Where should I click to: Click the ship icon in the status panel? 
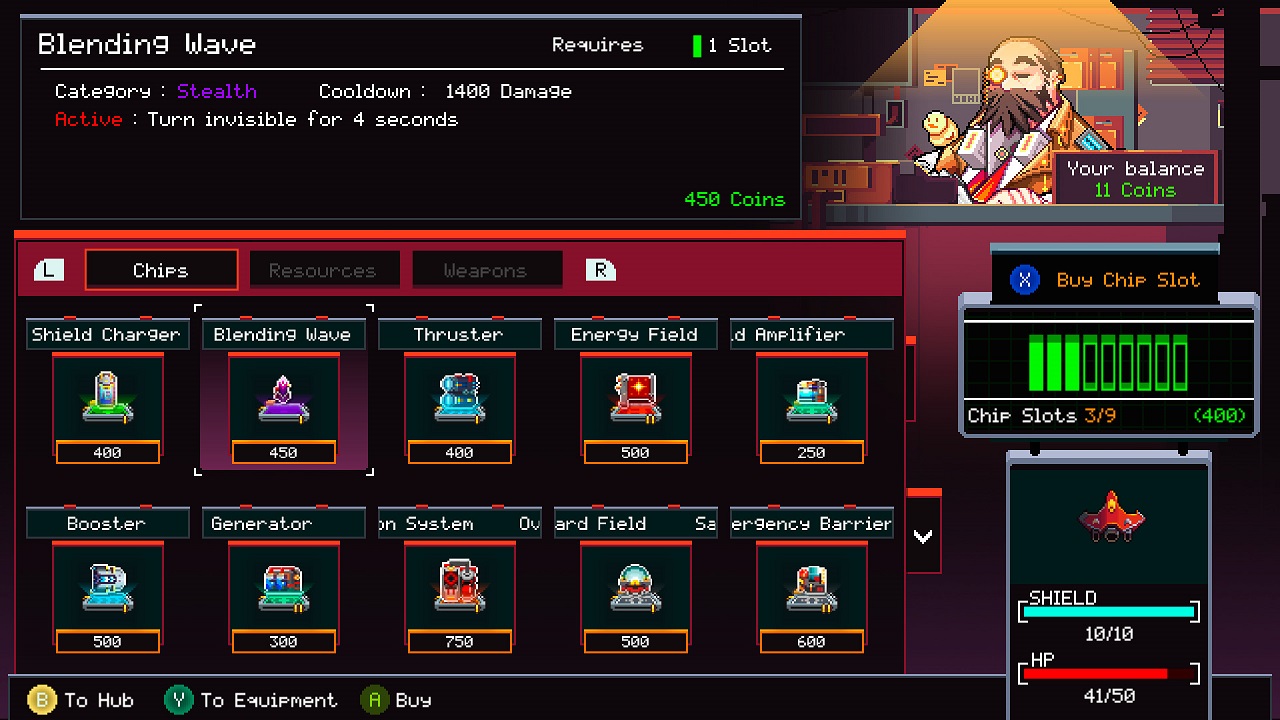[1108, 516]
